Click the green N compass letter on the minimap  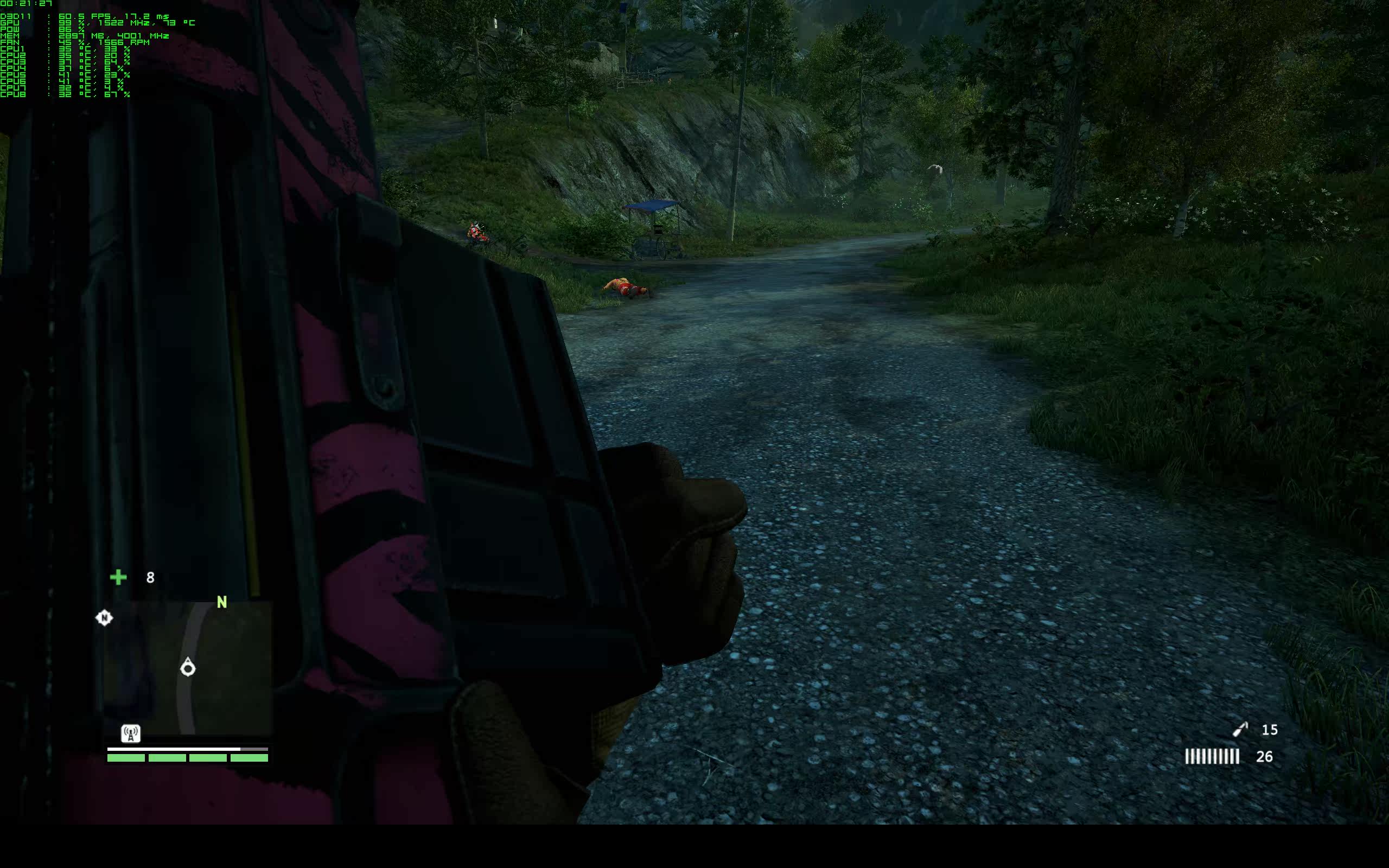pos(222,602)
